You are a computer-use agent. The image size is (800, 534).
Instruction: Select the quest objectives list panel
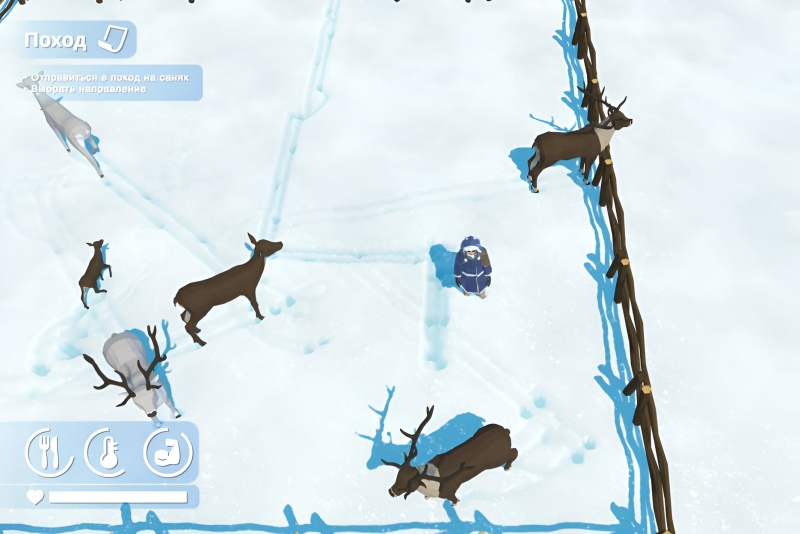click(x=110, y=83)
